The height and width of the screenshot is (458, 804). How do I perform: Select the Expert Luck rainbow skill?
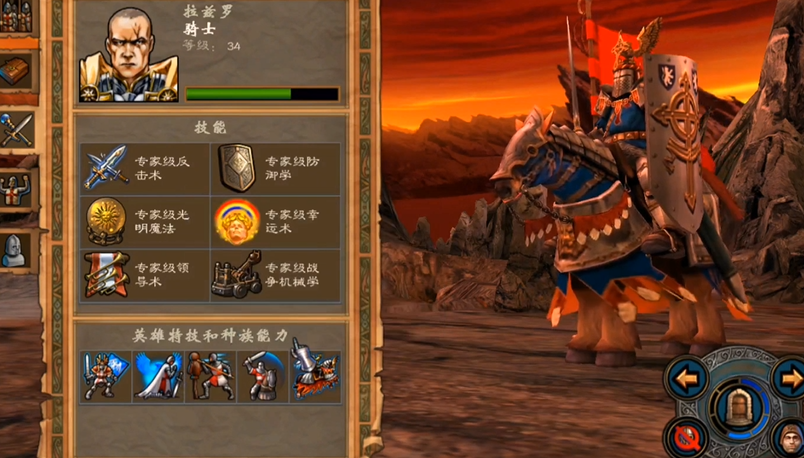pos(236,222)
